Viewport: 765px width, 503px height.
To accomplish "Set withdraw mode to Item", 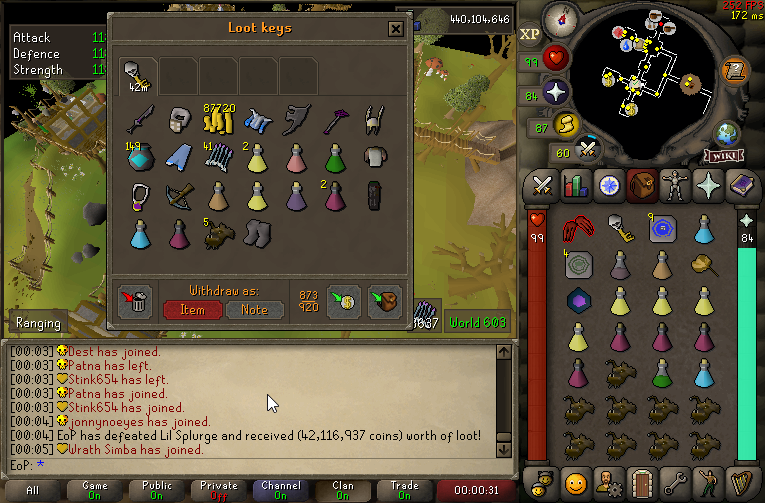I will pos(193,309).
